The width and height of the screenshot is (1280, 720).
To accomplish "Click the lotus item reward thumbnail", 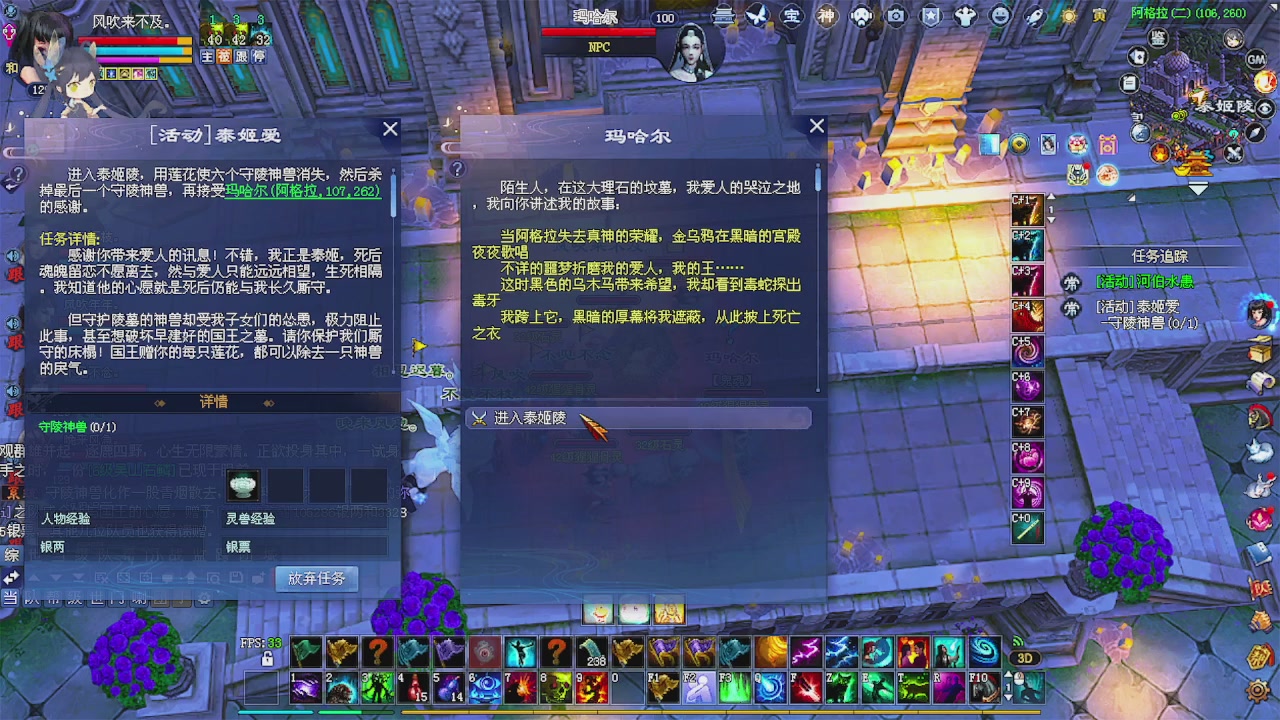I will coord(241,485).
